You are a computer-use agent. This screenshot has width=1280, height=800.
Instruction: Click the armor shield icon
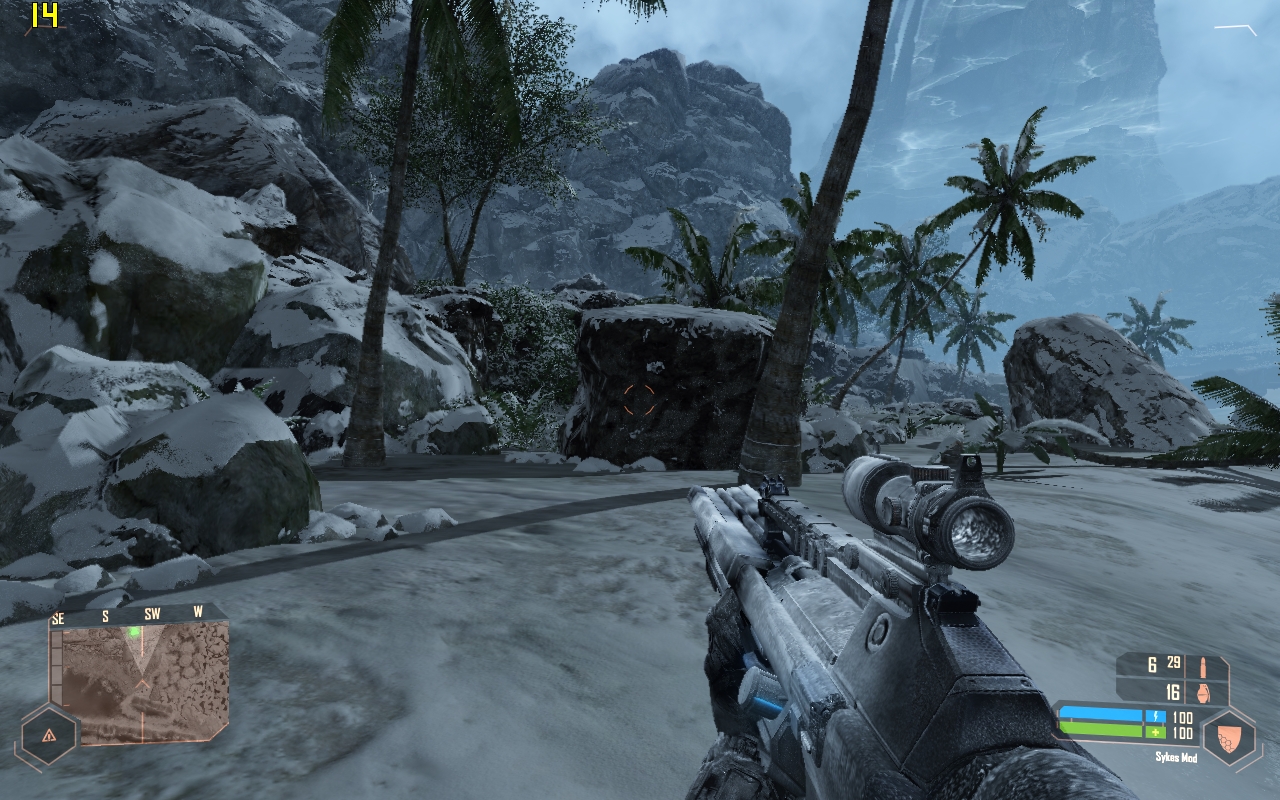click(1229, 739)
